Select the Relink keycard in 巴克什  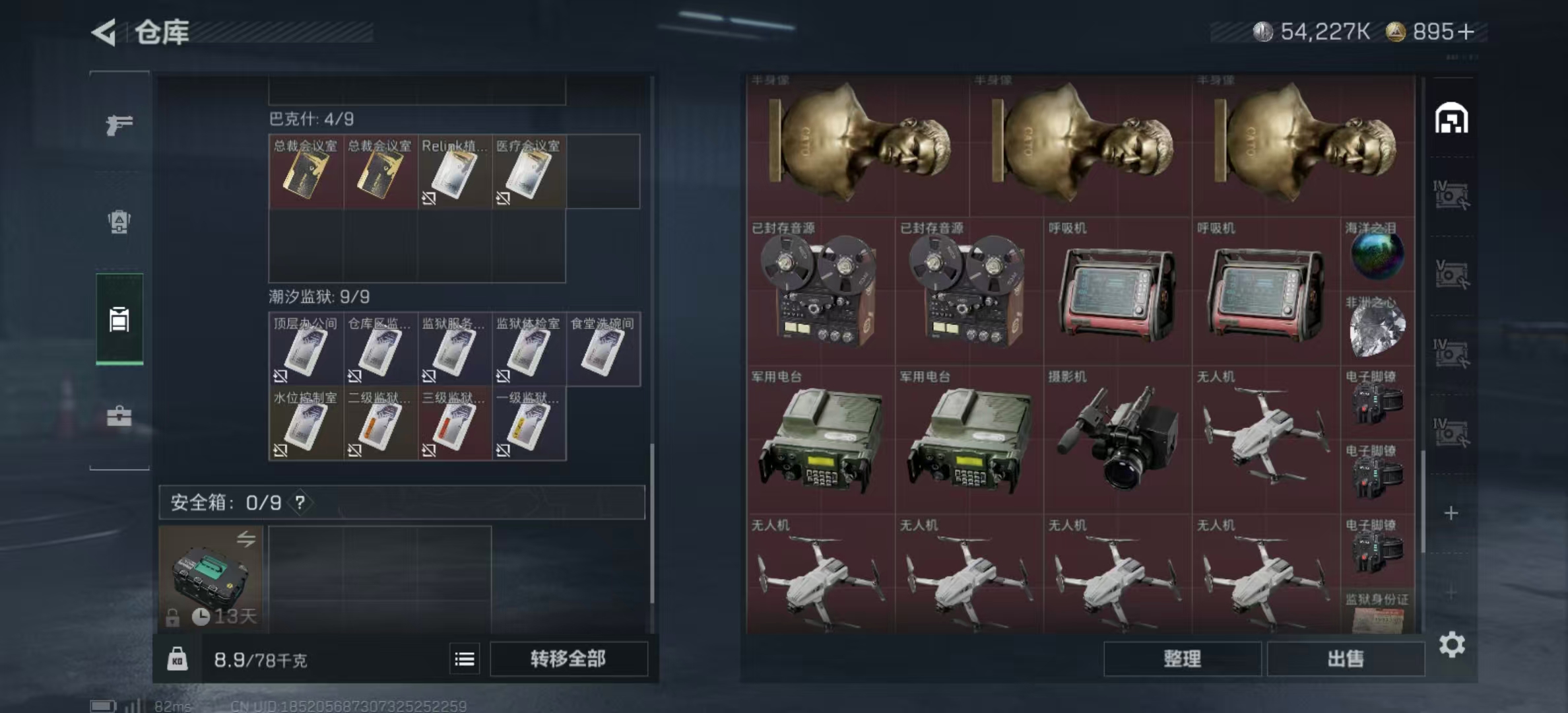click(x=454, y=173)
